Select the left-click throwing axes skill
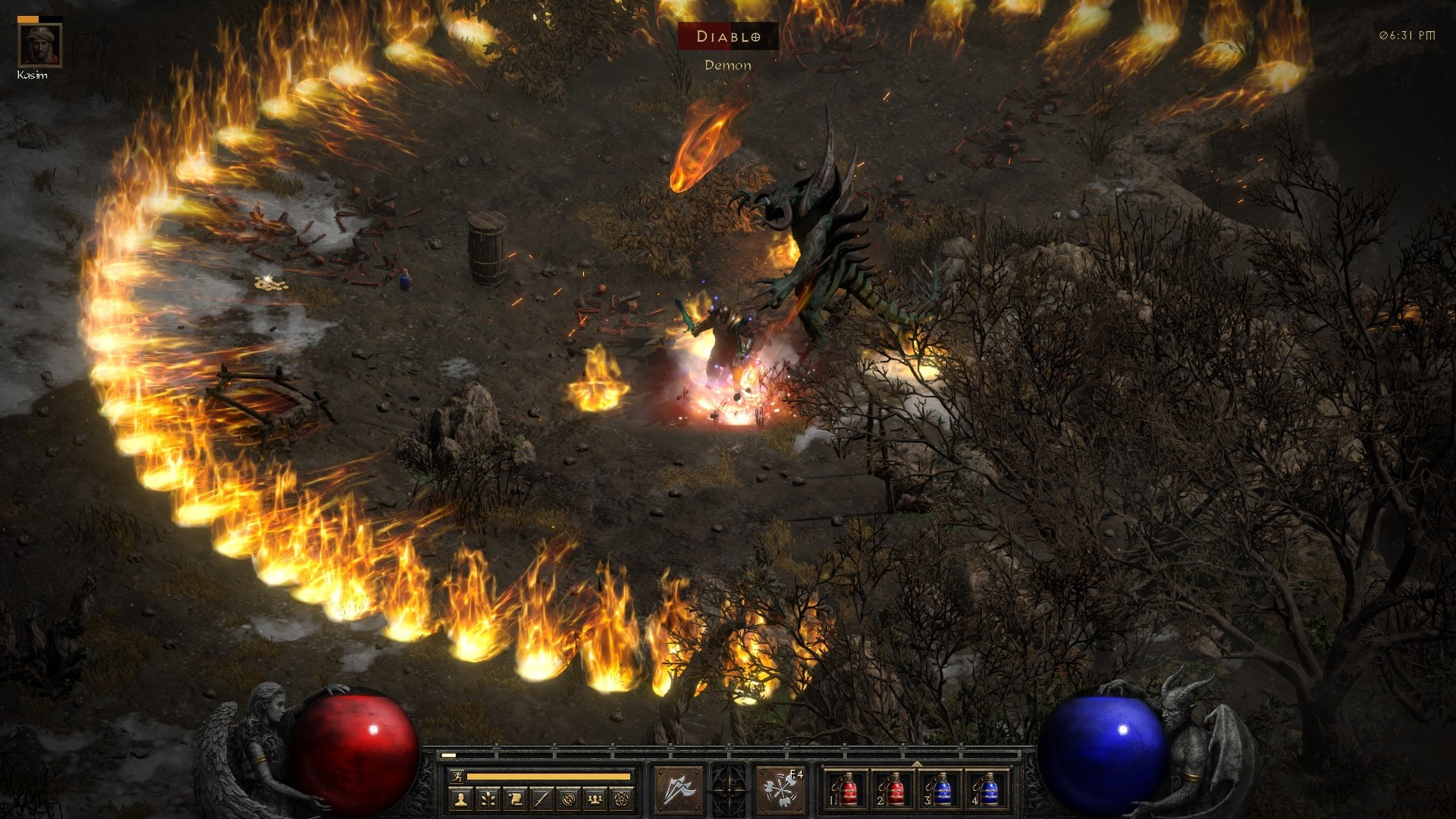Viewport: 1456px width, 819px height. coord(677,790)
